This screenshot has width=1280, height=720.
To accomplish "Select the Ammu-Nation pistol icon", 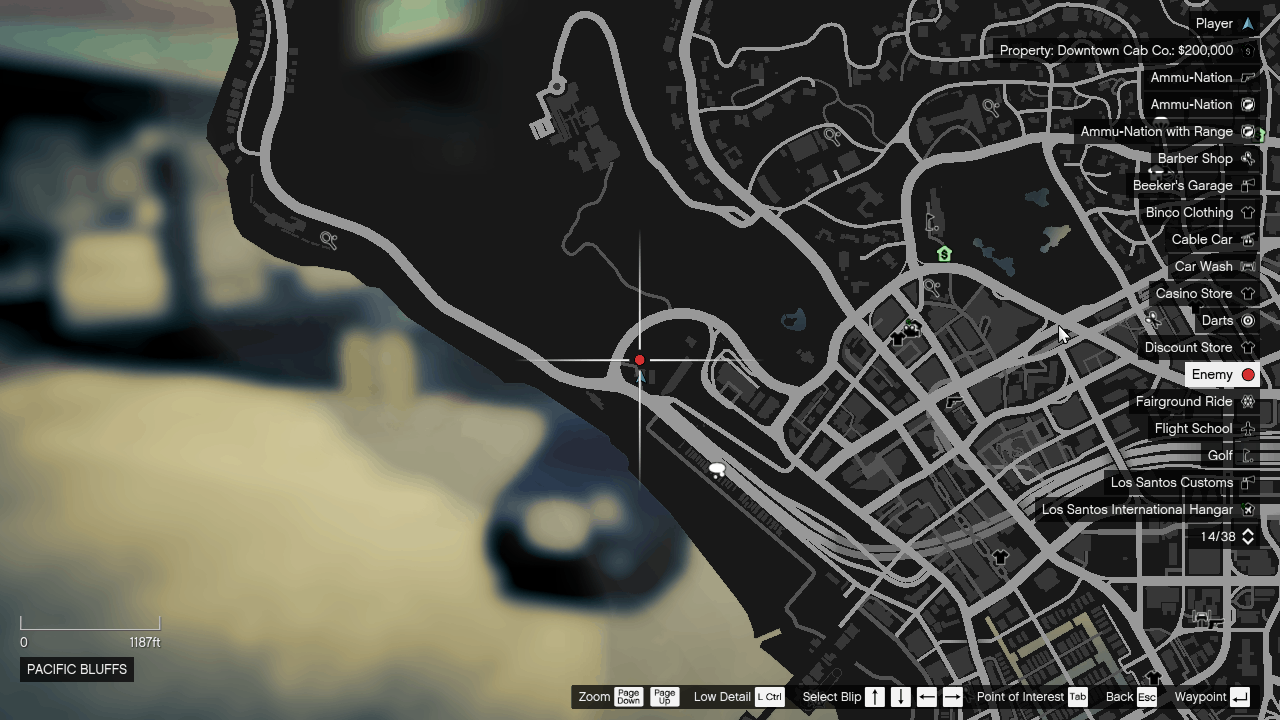I will pyautogui.click(x=1248, y=77).
